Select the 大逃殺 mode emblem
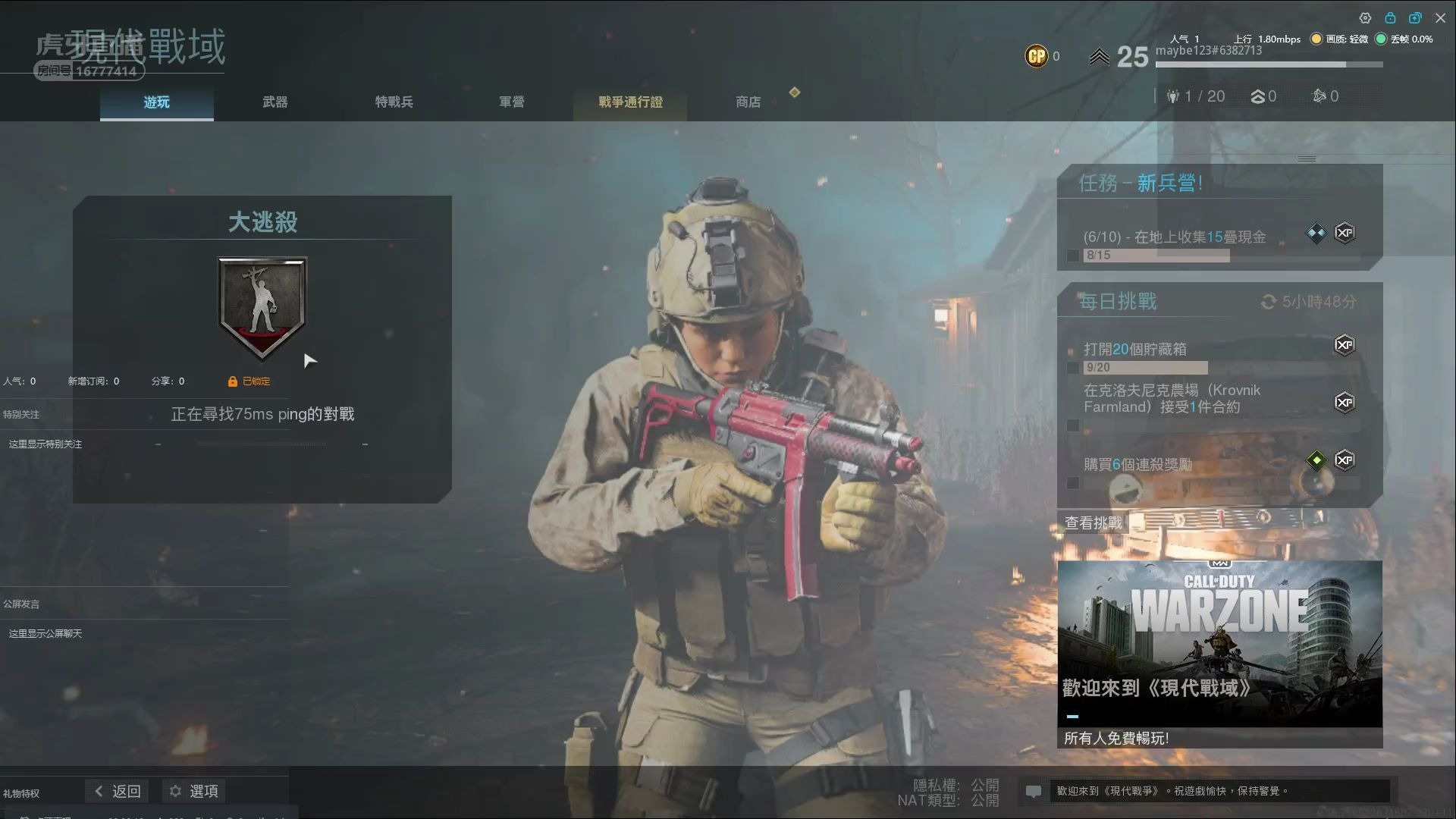The height and width of the screenshot is (819, 1456). point(262,306)
